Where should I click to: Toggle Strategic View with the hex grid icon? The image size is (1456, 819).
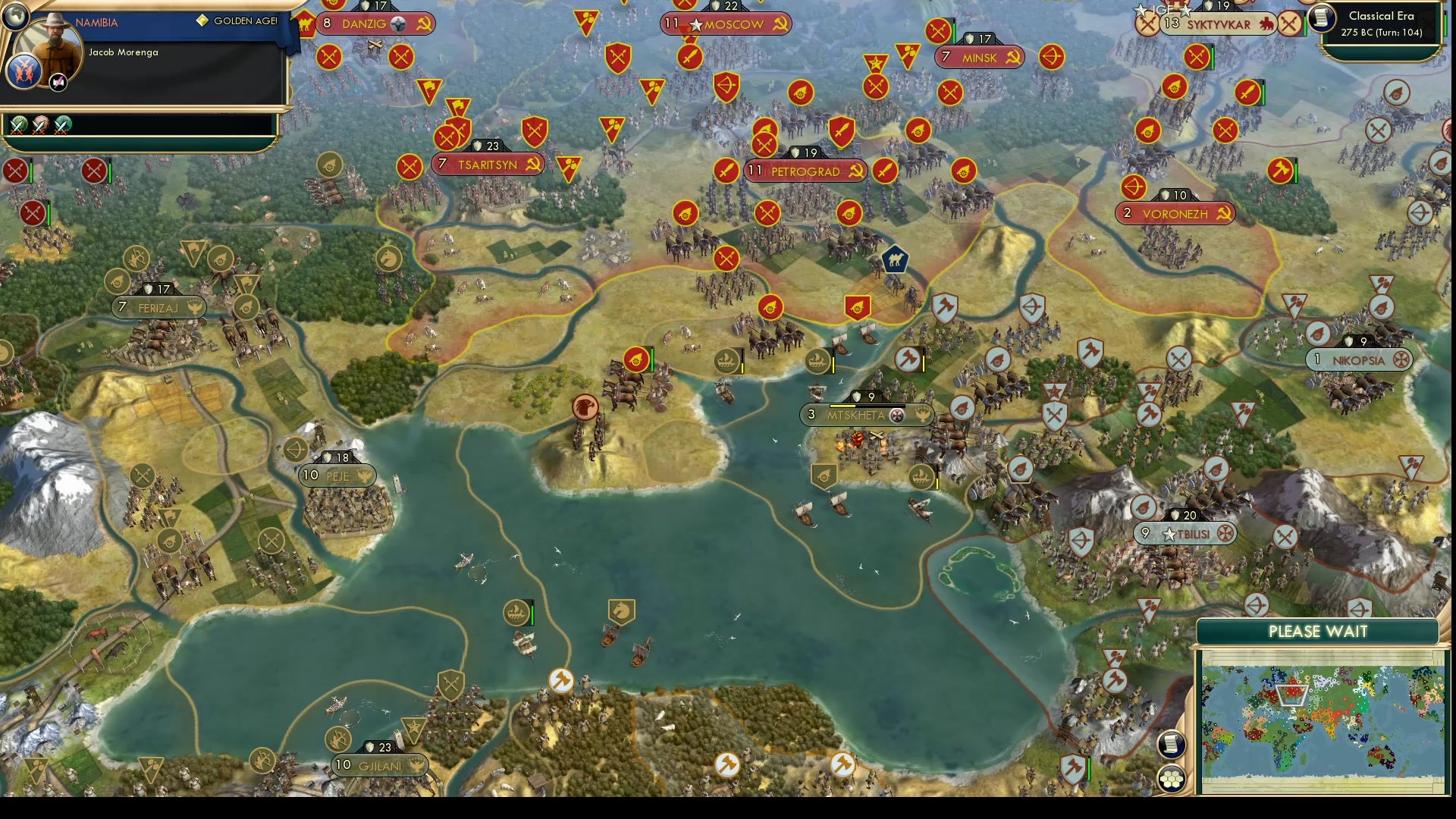(x=1172, y=777)
